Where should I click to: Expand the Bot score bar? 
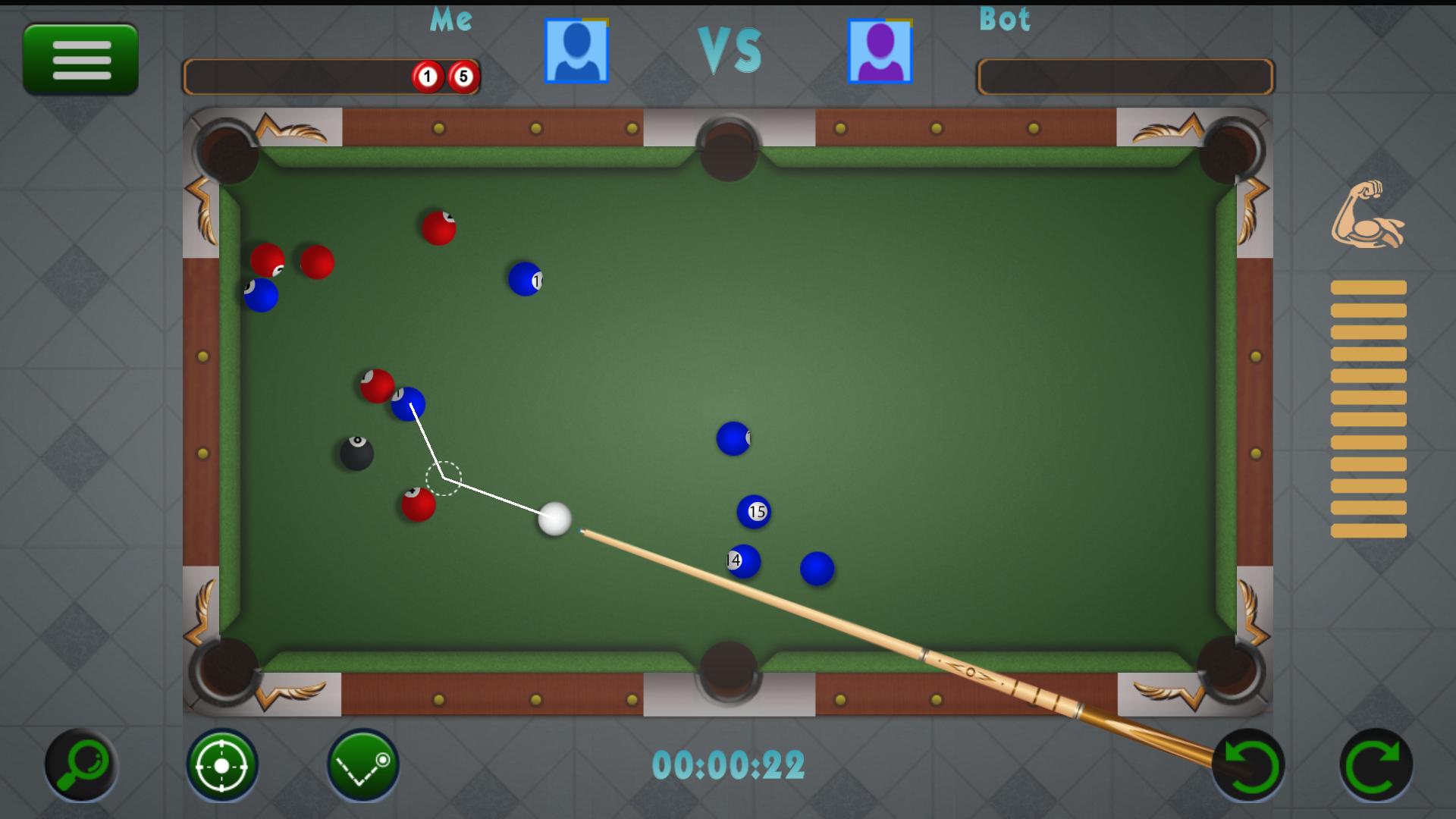coord(1125,75)
